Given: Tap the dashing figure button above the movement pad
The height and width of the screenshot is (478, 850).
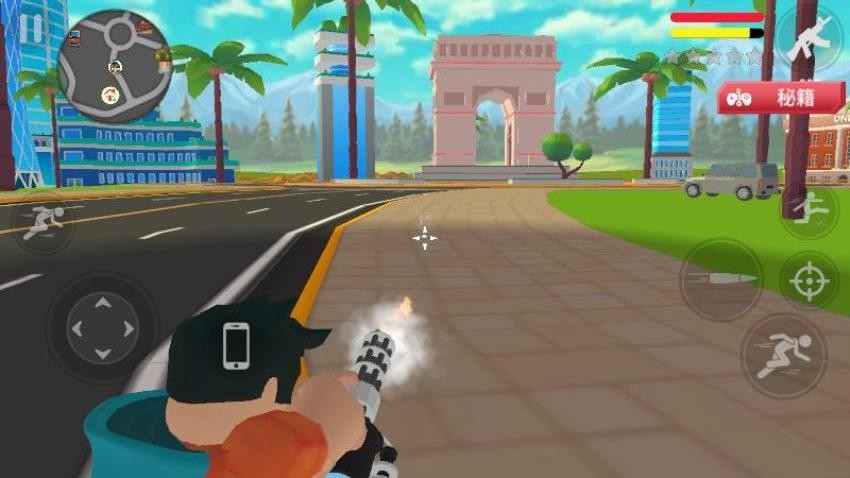Looking at the screenshot, I should 43,224.
